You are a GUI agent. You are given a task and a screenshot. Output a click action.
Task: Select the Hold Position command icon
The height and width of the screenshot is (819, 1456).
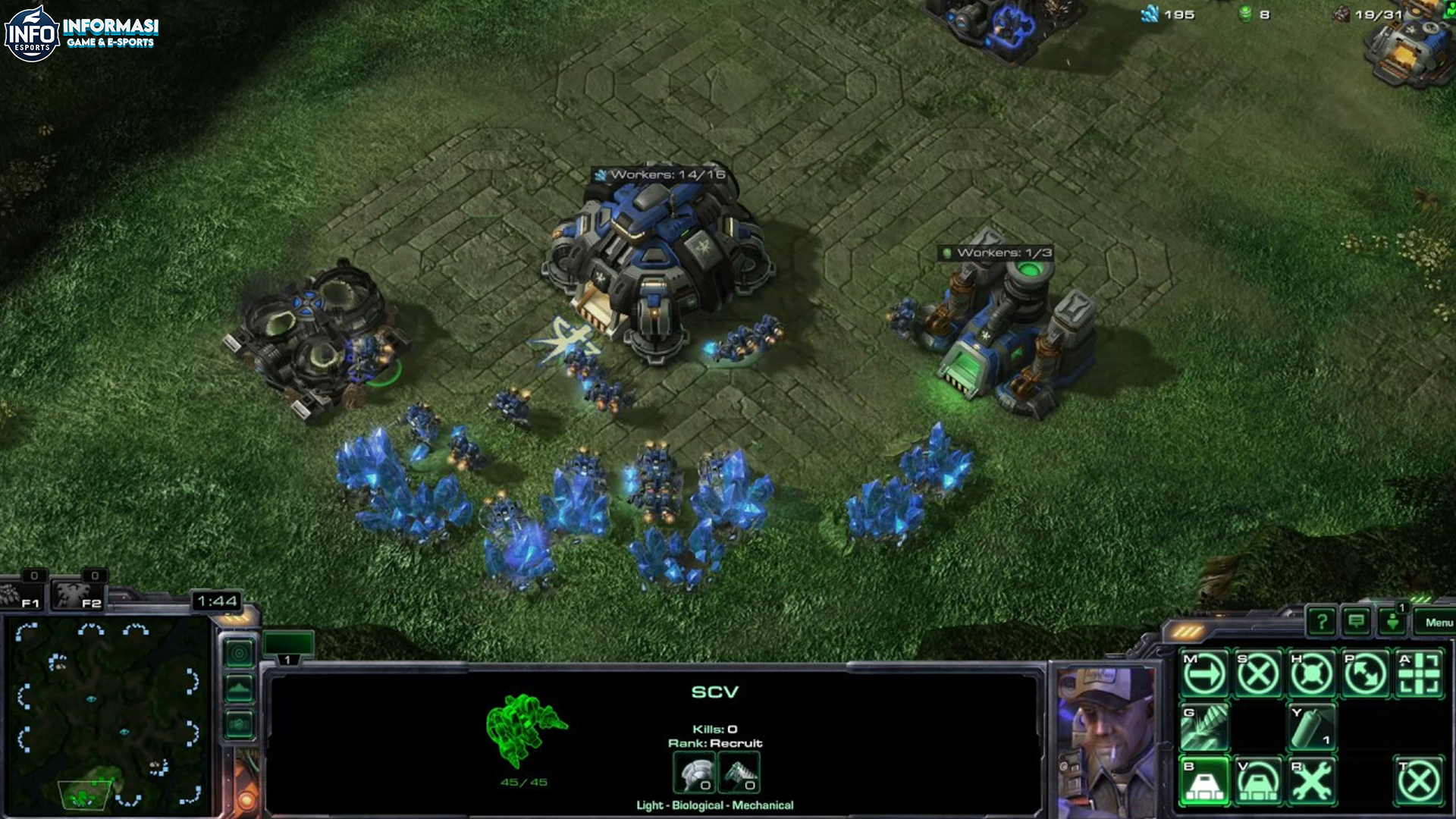tap(1312, 672)
